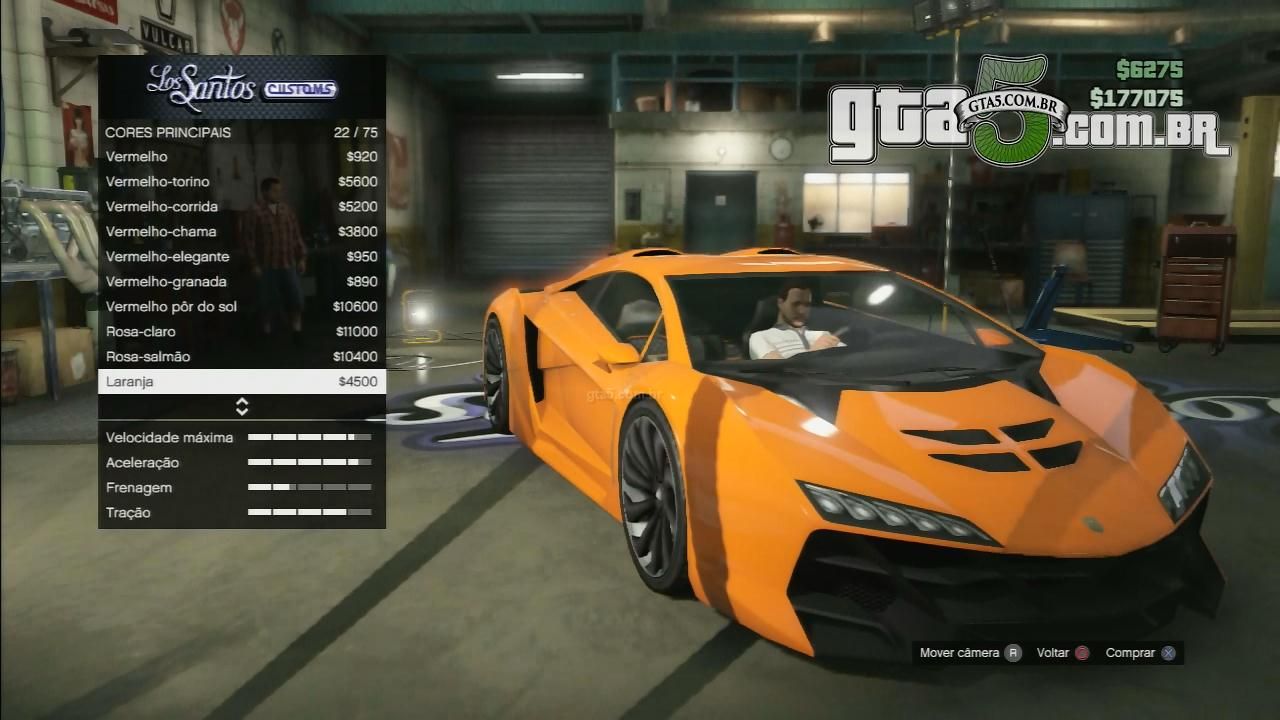Select Rosa-salmão from the color list
This screenshot has height=720, width=1280.
[241, 357]
